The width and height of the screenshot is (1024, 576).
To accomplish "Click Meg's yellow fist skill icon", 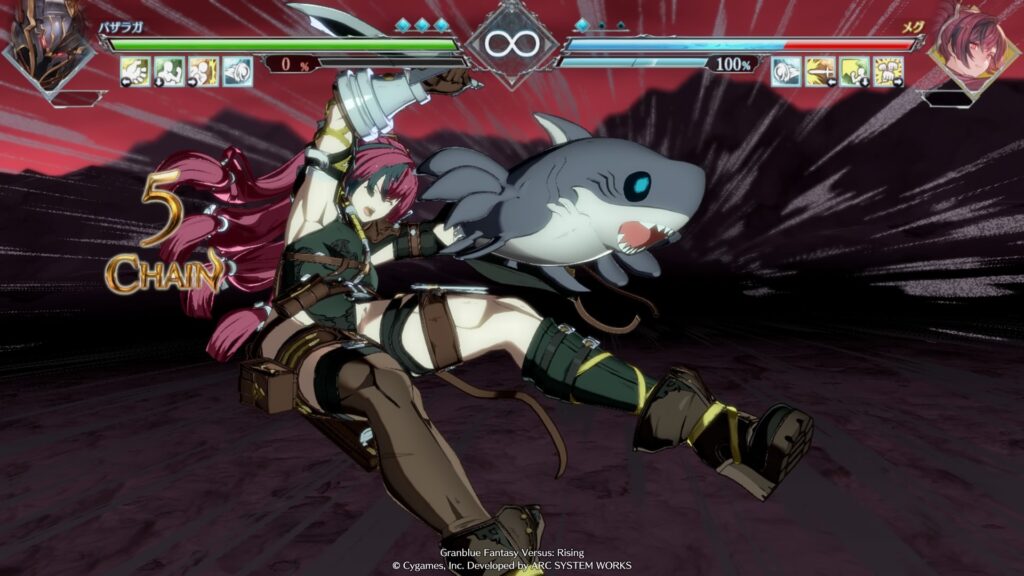I will coord(888,71).
